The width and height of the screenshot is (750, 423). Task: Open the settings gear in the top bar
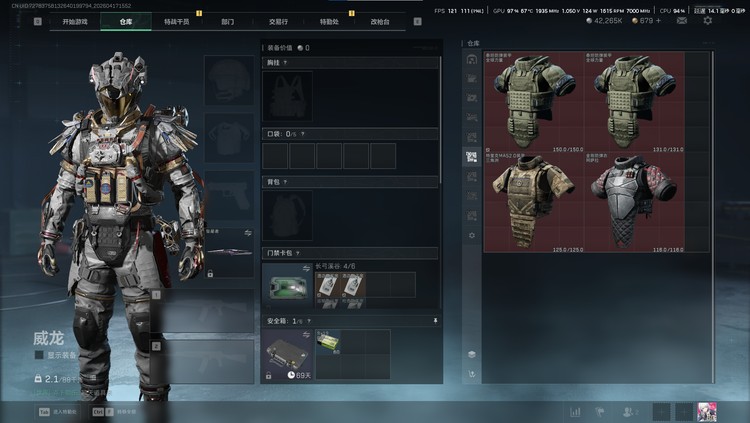coord(708,20)
